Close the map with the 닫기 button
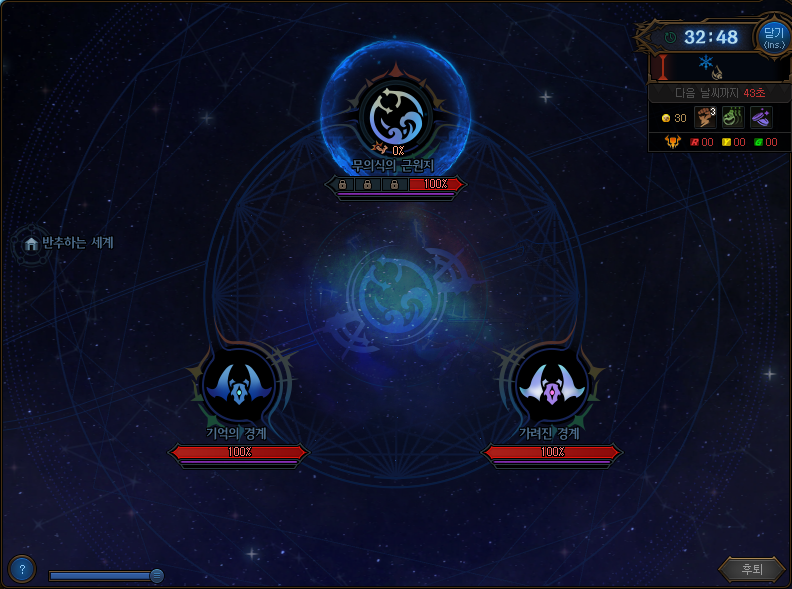 tap(773, 36)
